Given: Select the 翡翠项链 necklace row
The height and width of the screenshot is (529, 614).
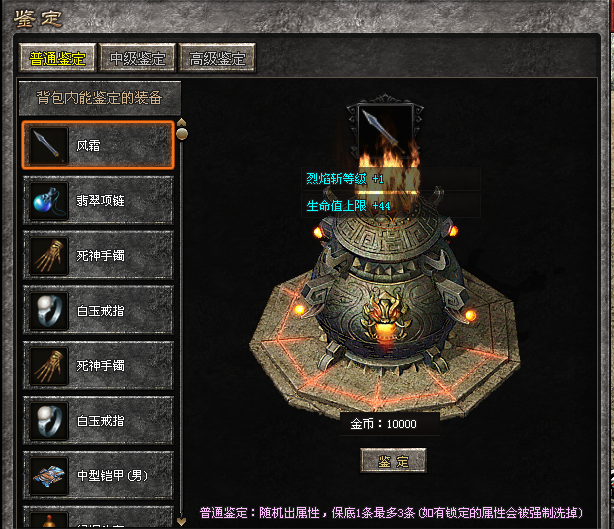Looking at the screenshot, I should pos(97,200).
